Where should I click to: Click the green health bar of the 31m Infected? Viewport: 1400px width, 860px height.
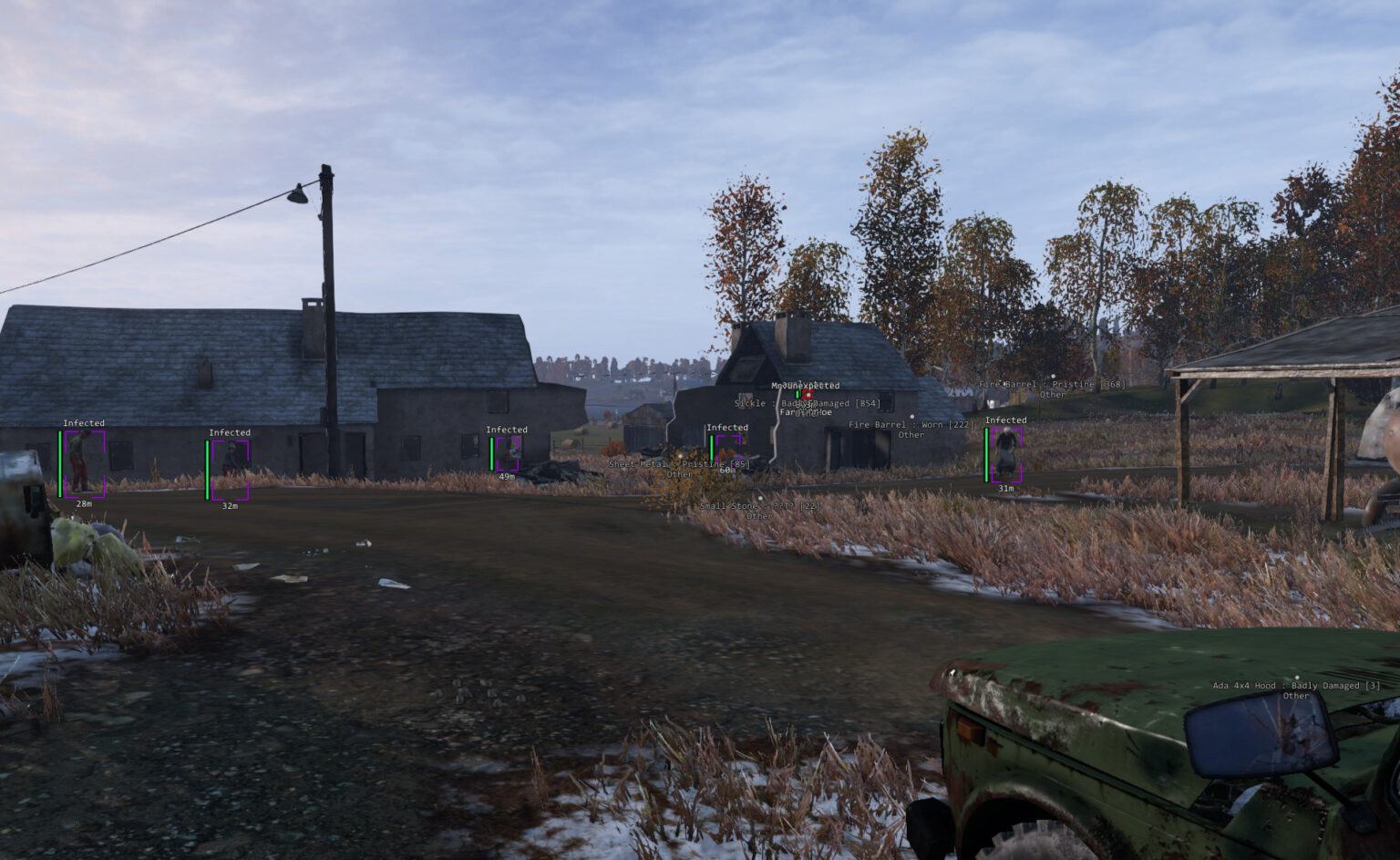coord(987,456)
